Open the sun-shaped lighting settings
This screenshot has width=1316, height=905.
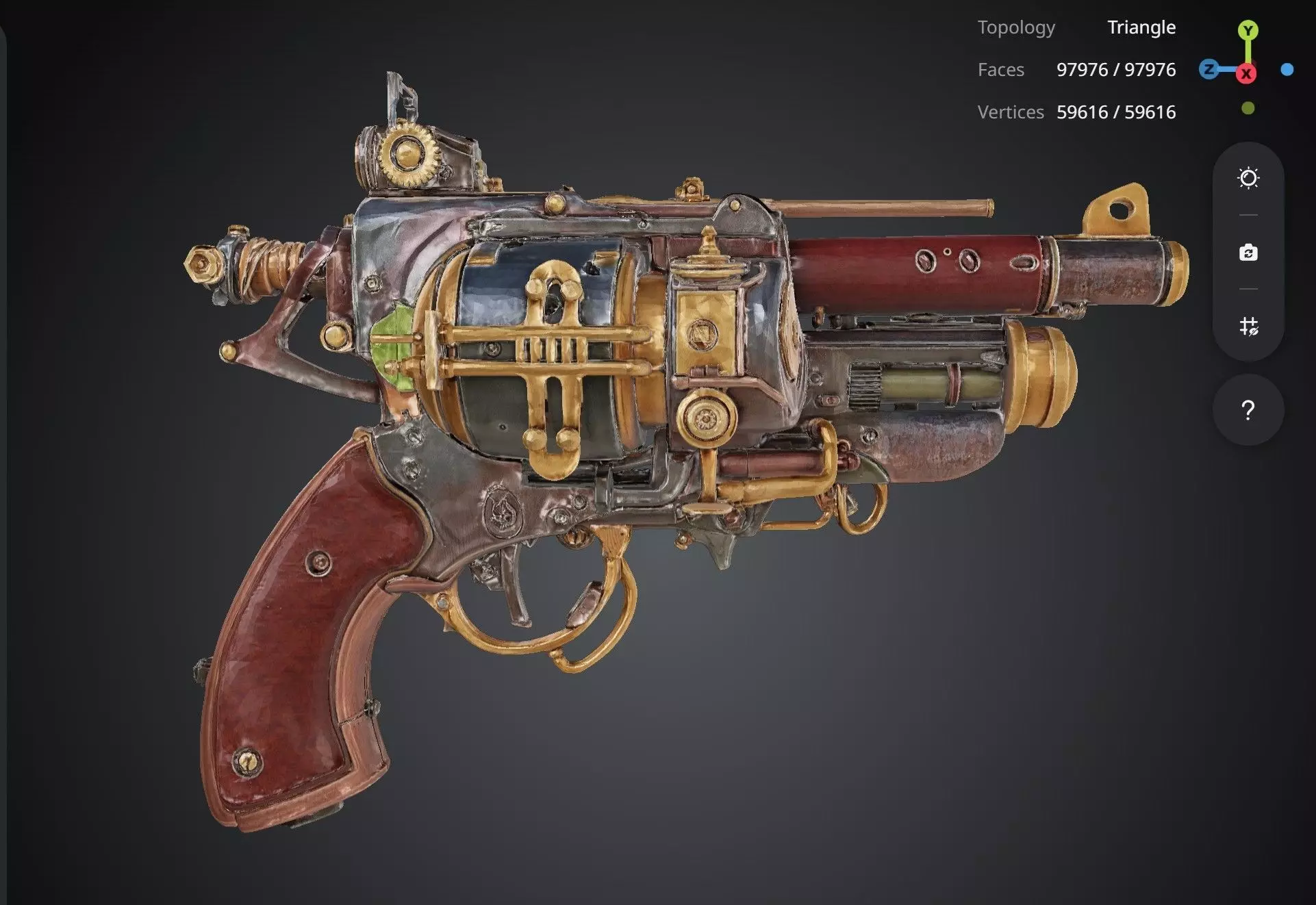click(1248, 179)
